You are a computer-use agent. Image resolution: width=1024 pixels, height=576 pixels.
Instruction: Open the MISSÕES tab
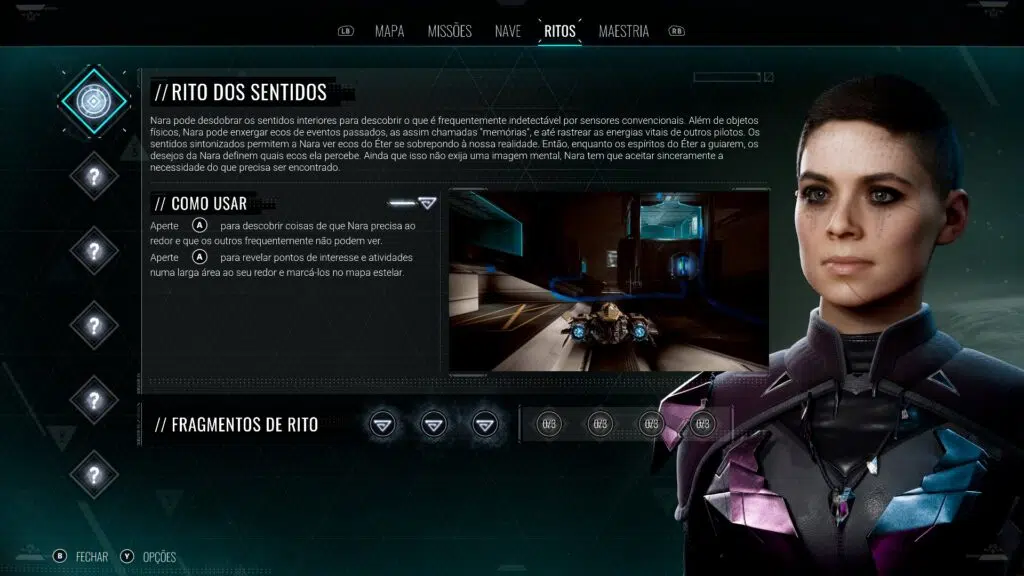(x=449, y=31)
